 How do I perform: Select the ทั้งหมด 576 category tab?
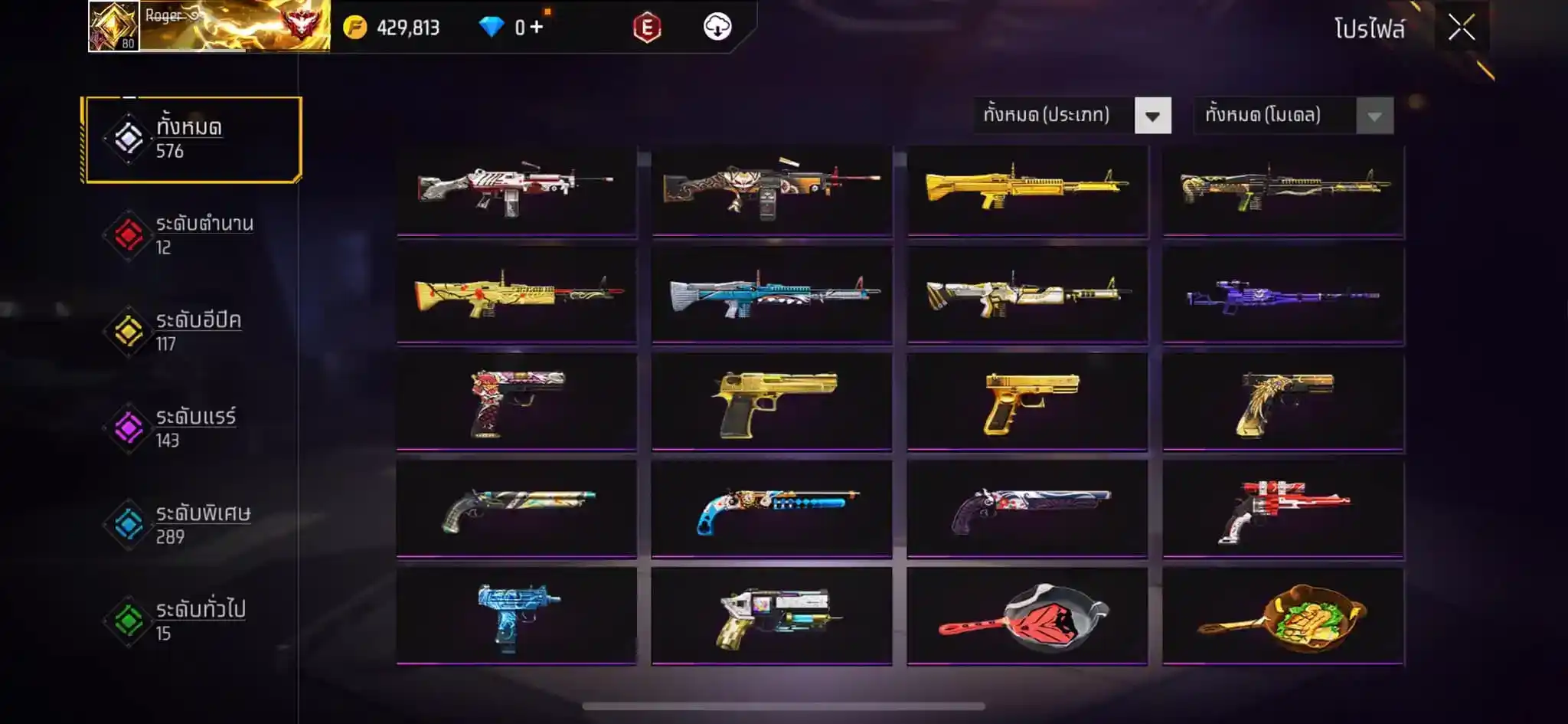pyautogui.click(x=192, y=139)
